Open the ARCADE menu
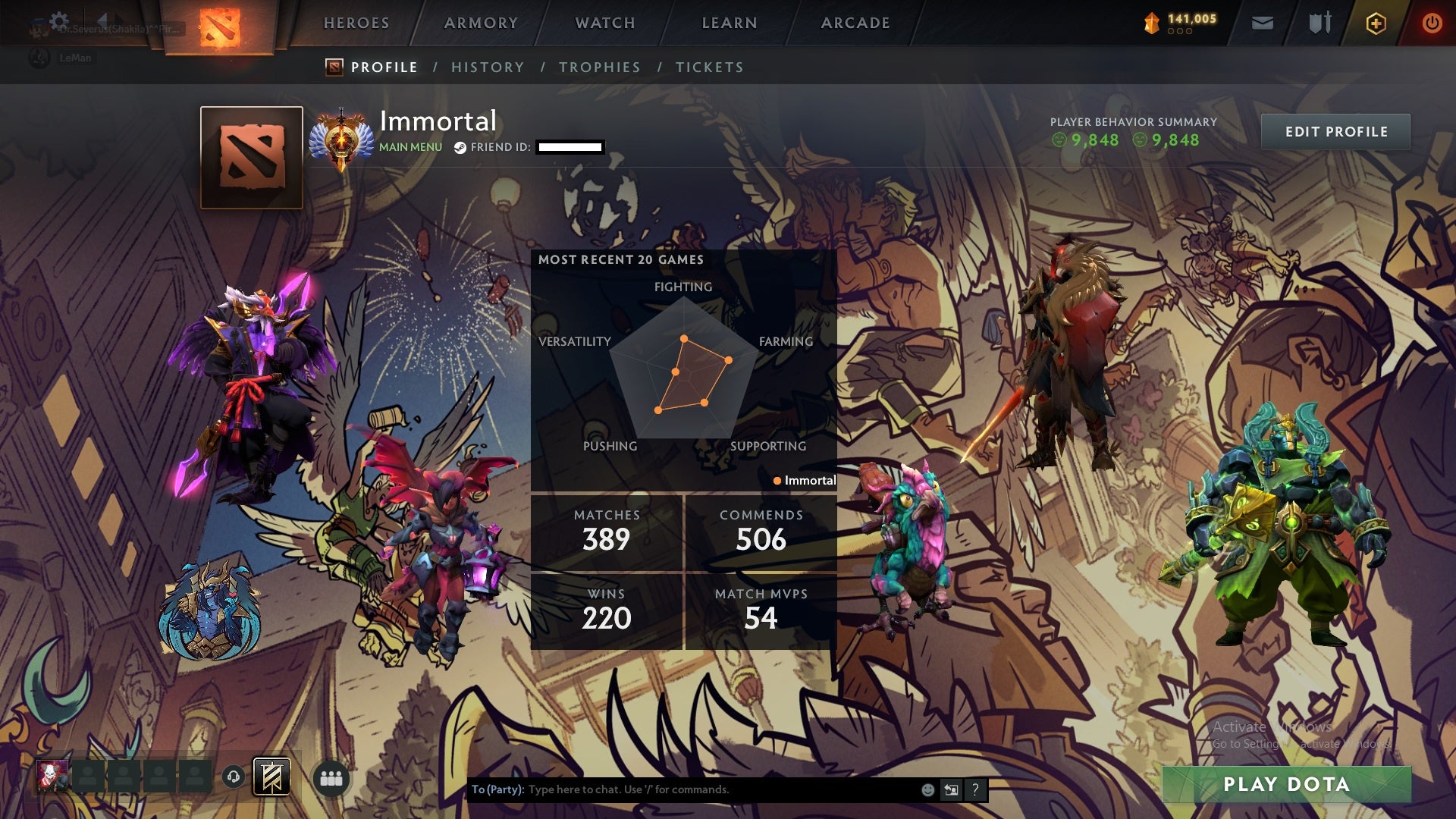 click(x=855, y=23)
